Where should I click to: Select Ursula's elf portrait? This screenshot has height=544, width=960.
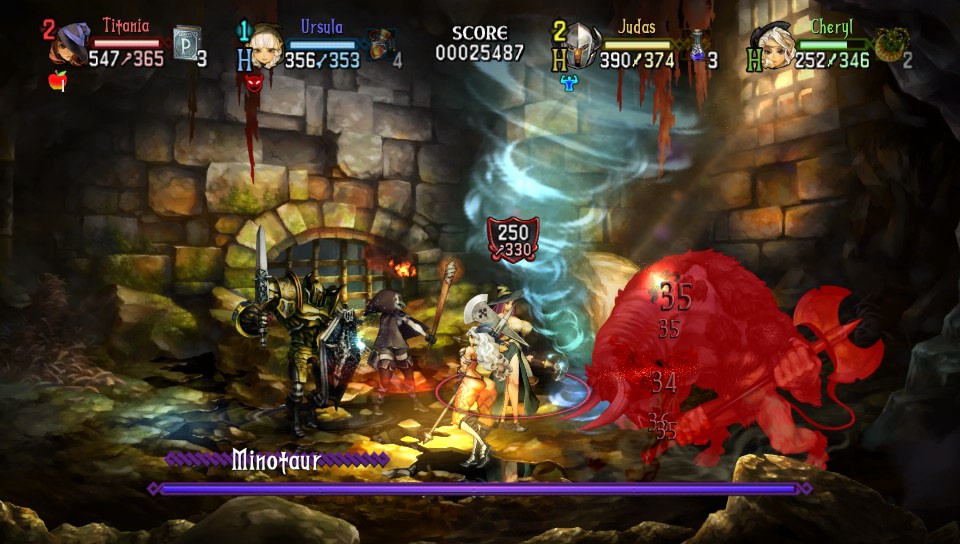[265, 44]
